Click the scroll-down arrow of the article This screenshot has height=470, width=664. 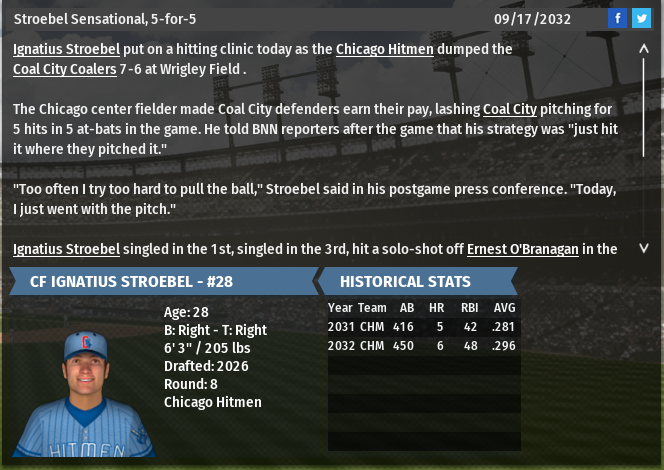pos(644,248)
